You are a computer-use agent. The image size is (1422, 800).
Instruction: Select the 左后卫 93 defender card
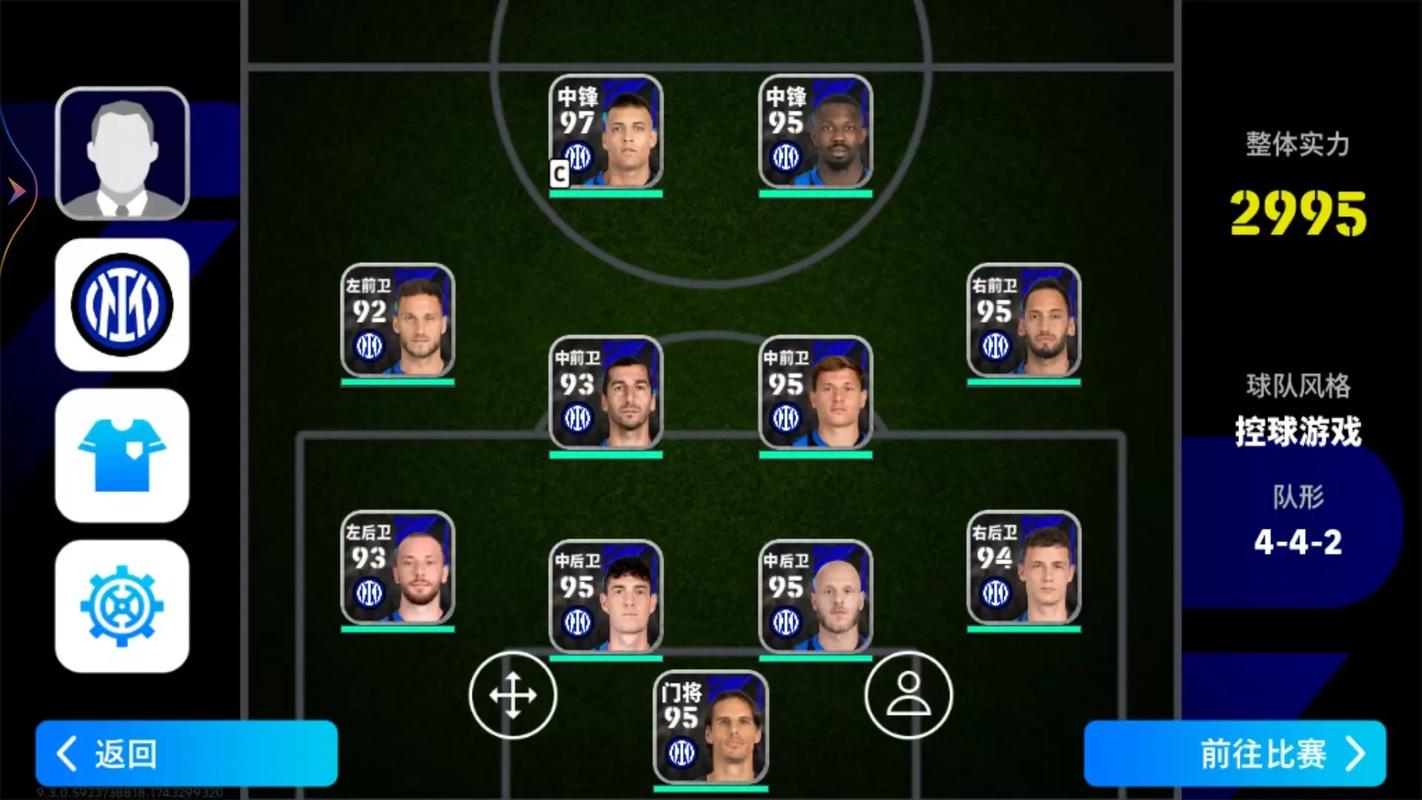point(397,567)
